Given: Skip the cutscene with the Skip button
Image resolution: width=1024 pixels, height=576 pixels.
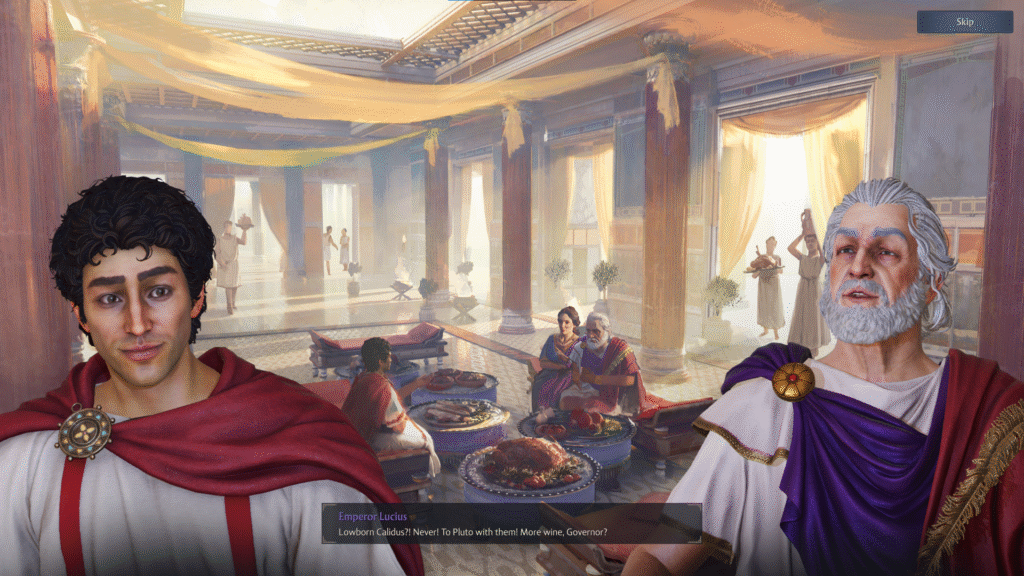Looking at the screenshot, I should [x=964, y=22].
